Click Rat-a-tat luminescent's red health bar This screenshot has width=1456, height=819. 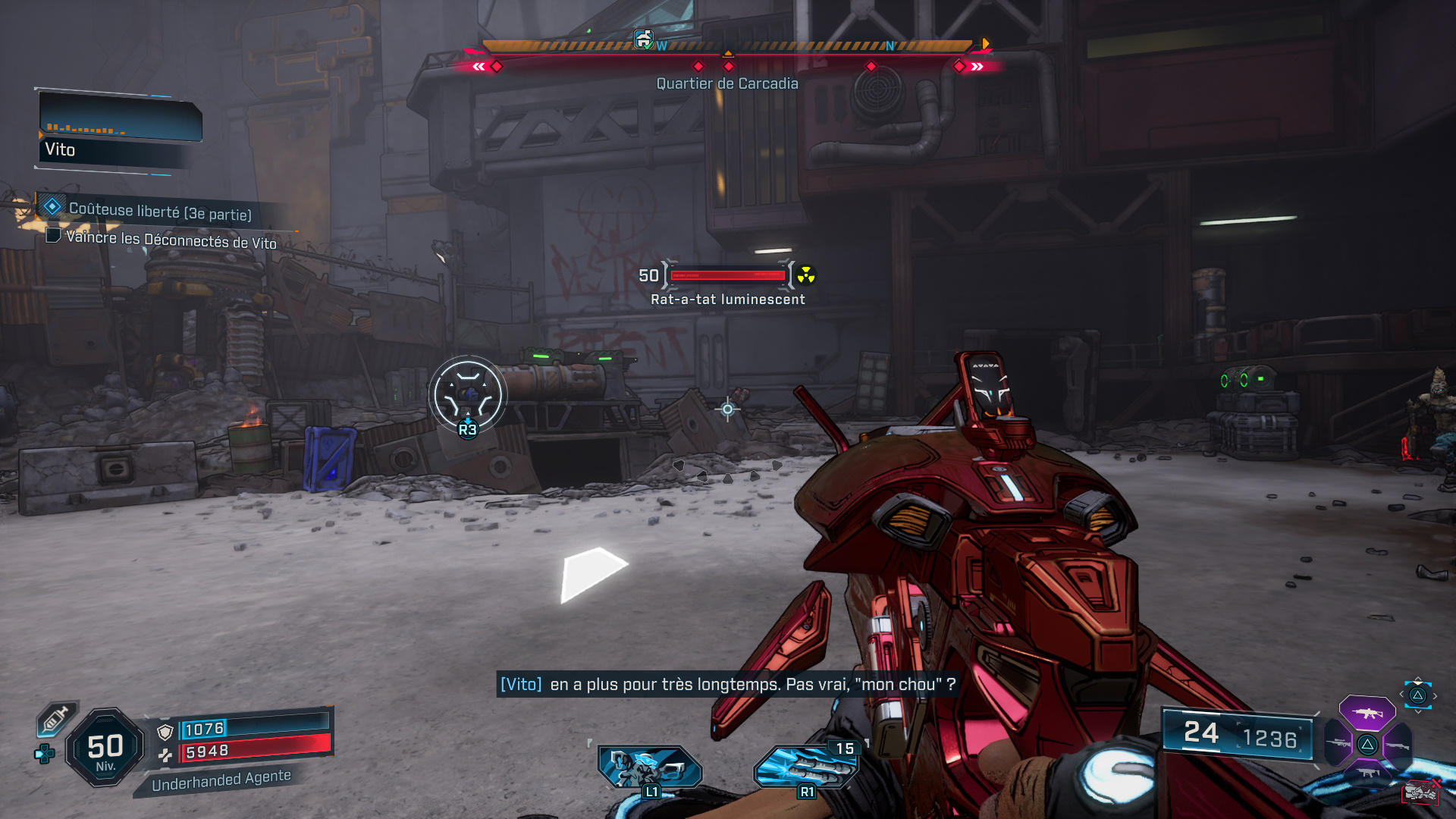pos(724,275)
